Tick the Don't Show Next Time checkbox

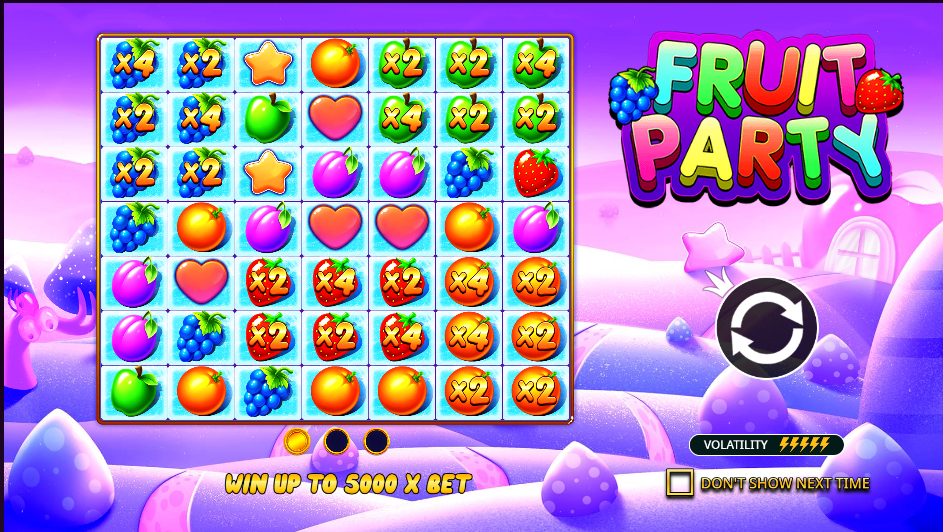(x=680, y=483)
